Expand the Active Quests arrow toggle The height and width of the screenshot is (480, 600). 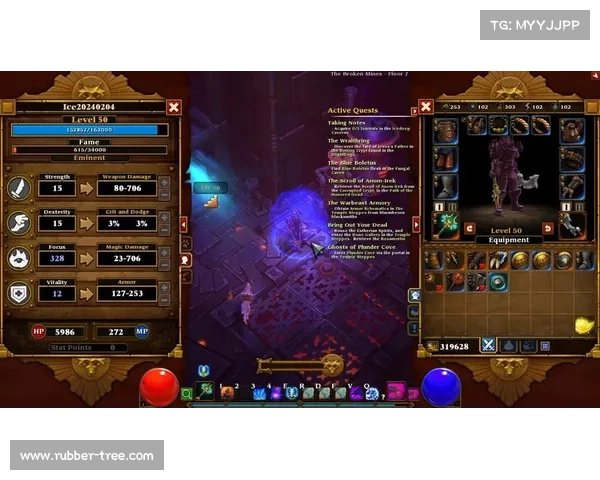coord(414,110)
